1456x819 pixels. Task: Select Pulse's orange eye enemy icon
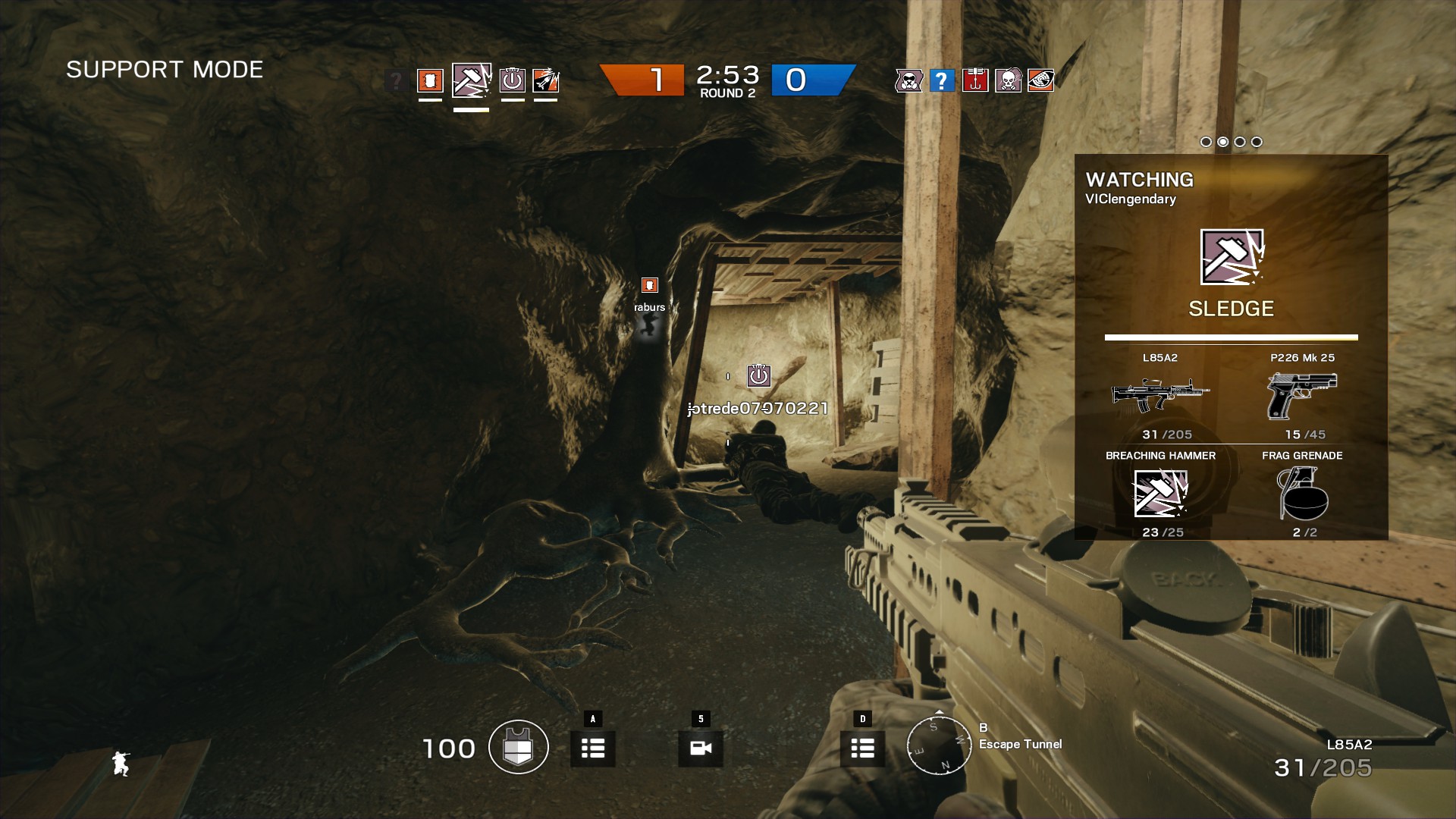point(1041,80)
